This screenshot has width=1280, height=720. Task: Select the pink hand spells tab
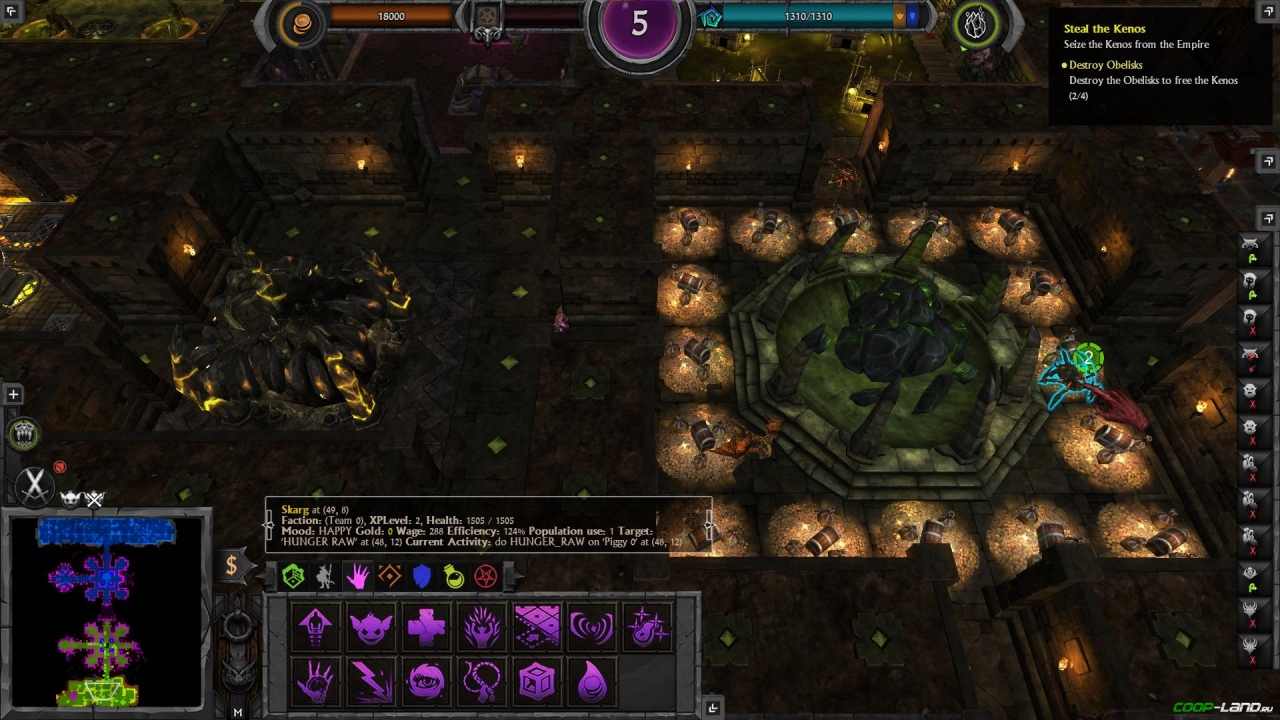pyautogui.click(x=357, y=576)
